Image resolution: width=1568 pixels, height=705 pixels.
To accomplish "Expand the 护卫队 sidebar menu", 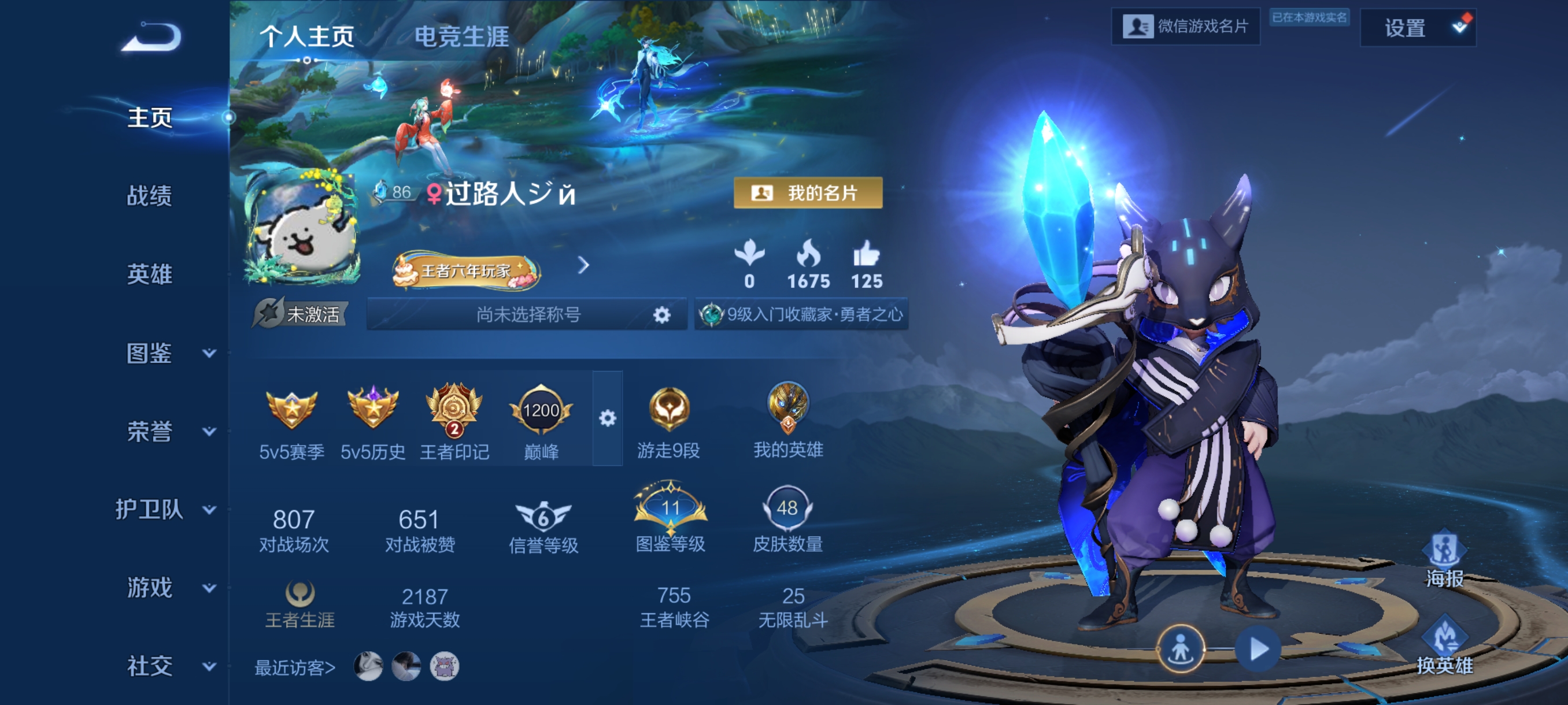I will (164, 510).
